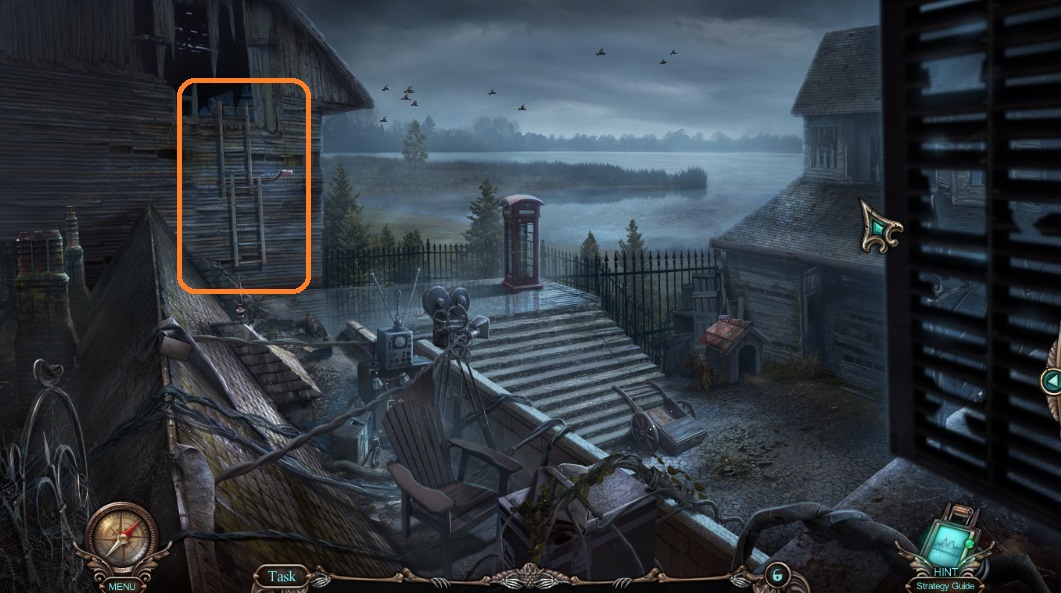Show the Task list
The image size is (1061, 593).
[x=282, y=576]
